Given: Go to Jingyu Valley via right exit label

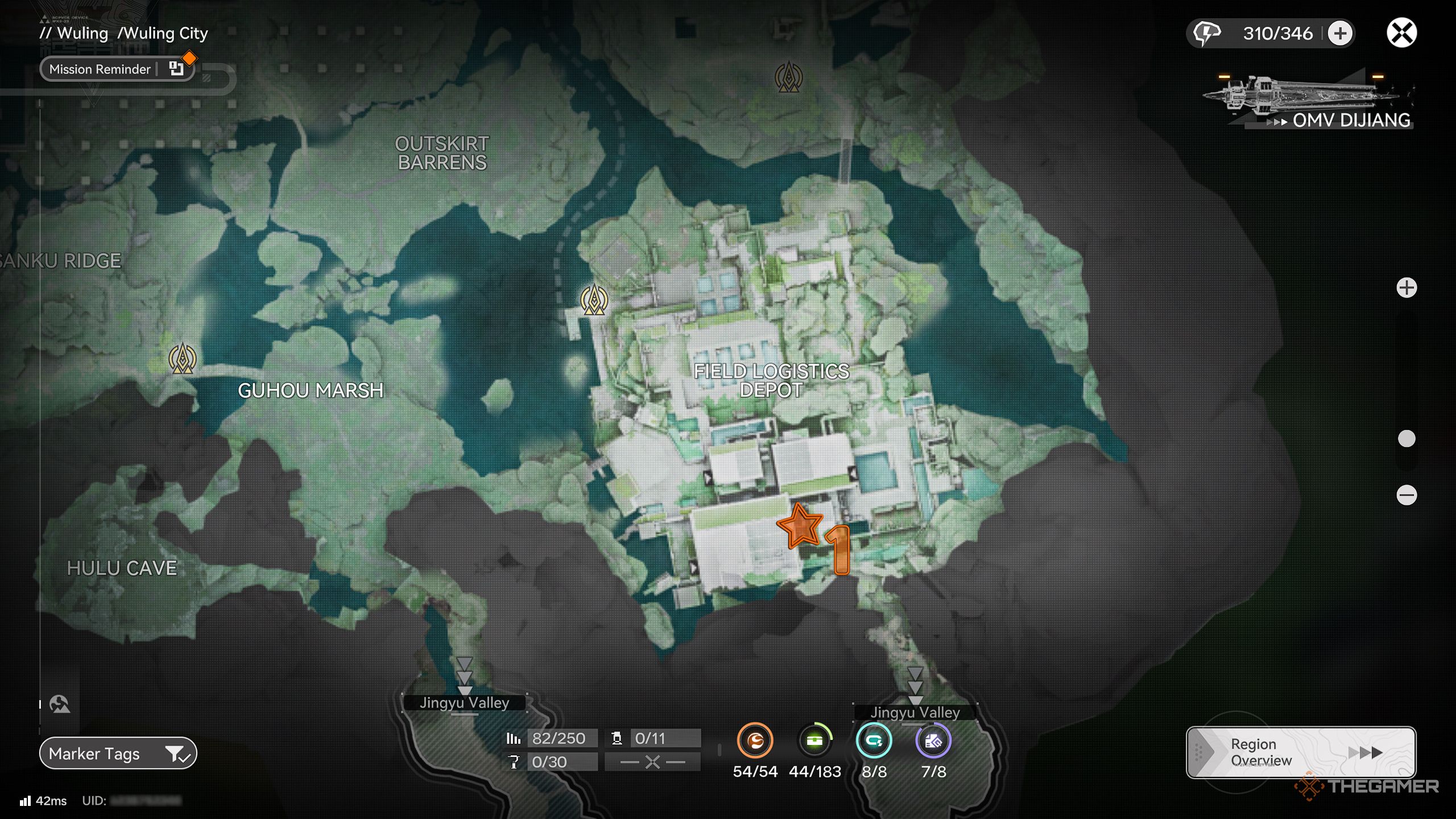Looking at the screenshot, I should (915, 712).
